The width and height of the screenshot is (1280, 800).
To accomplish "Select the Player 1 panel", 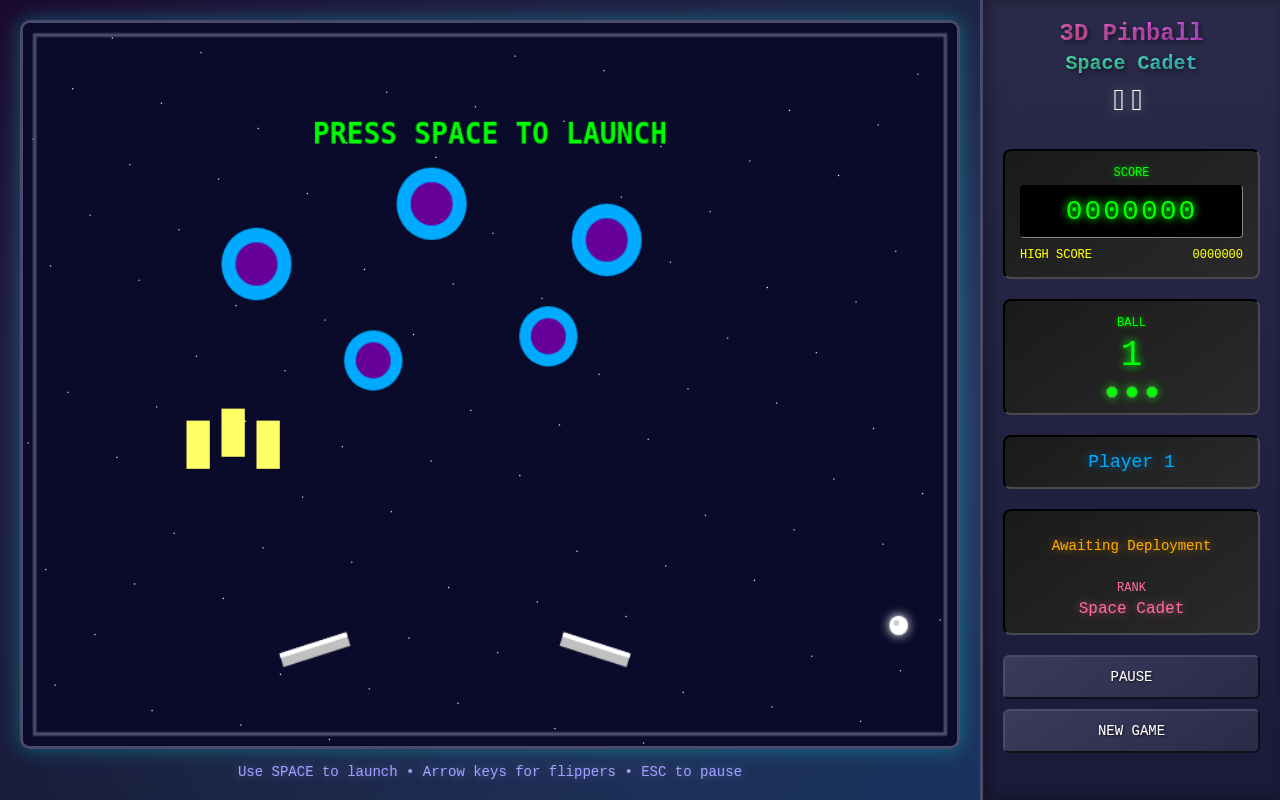I will (1131, 461).
